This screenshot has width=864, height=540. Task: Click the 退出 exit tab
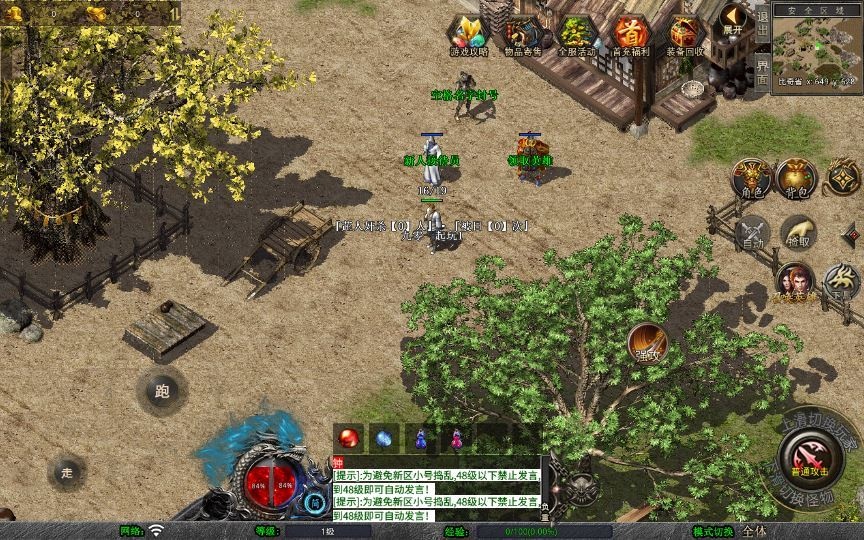click(762, 20)
